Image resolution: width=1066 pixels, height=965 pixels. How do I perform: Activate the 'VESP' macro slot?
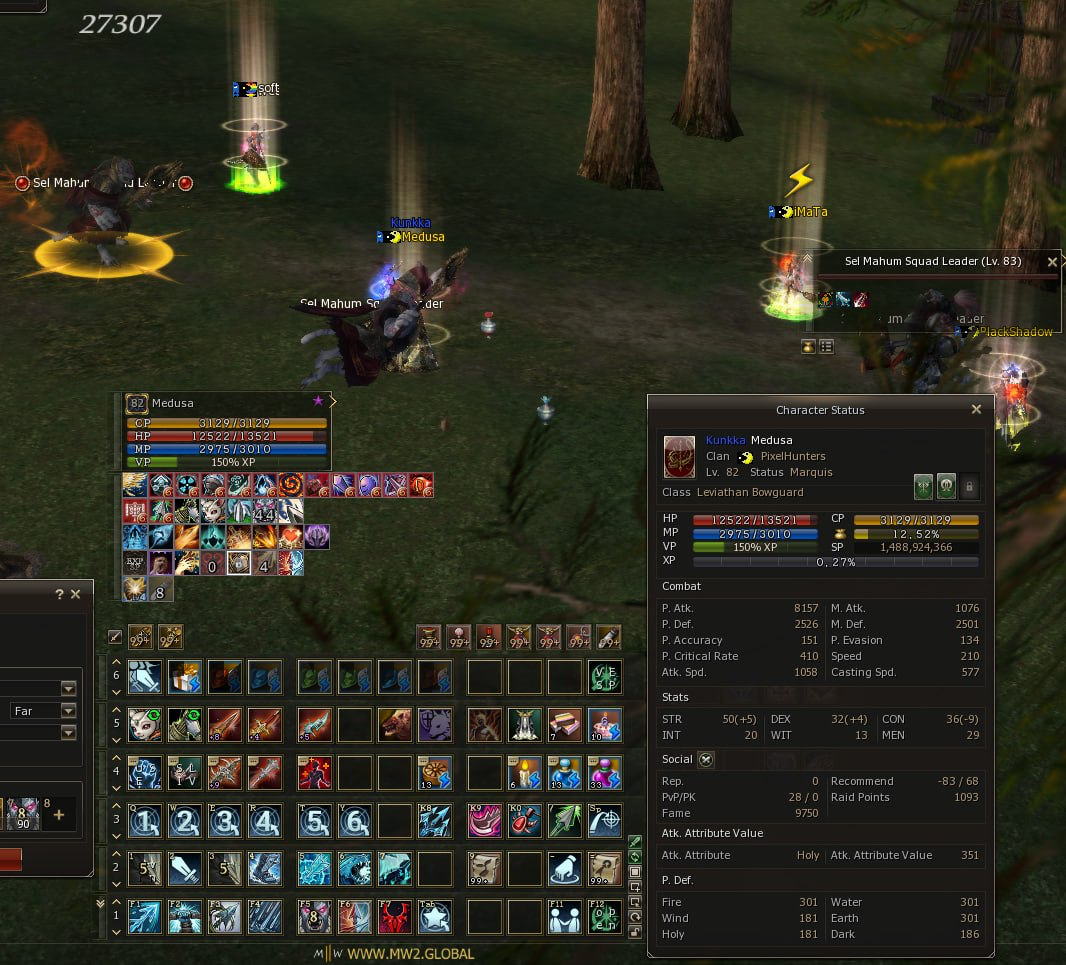pyautogui.click(x=604, y=677)
